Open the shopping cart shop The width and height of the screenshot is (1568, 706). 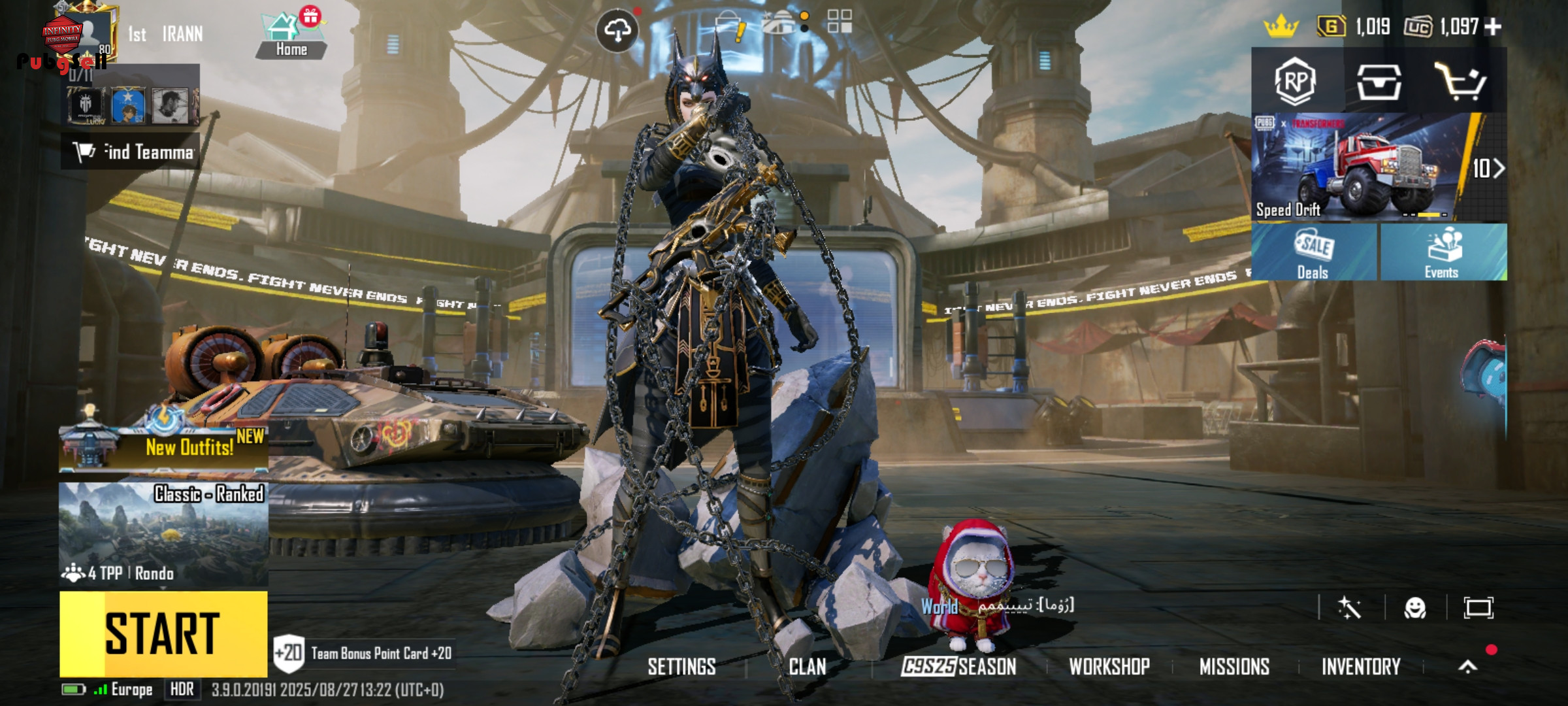pyautogui.click(x=1461, y=81)
